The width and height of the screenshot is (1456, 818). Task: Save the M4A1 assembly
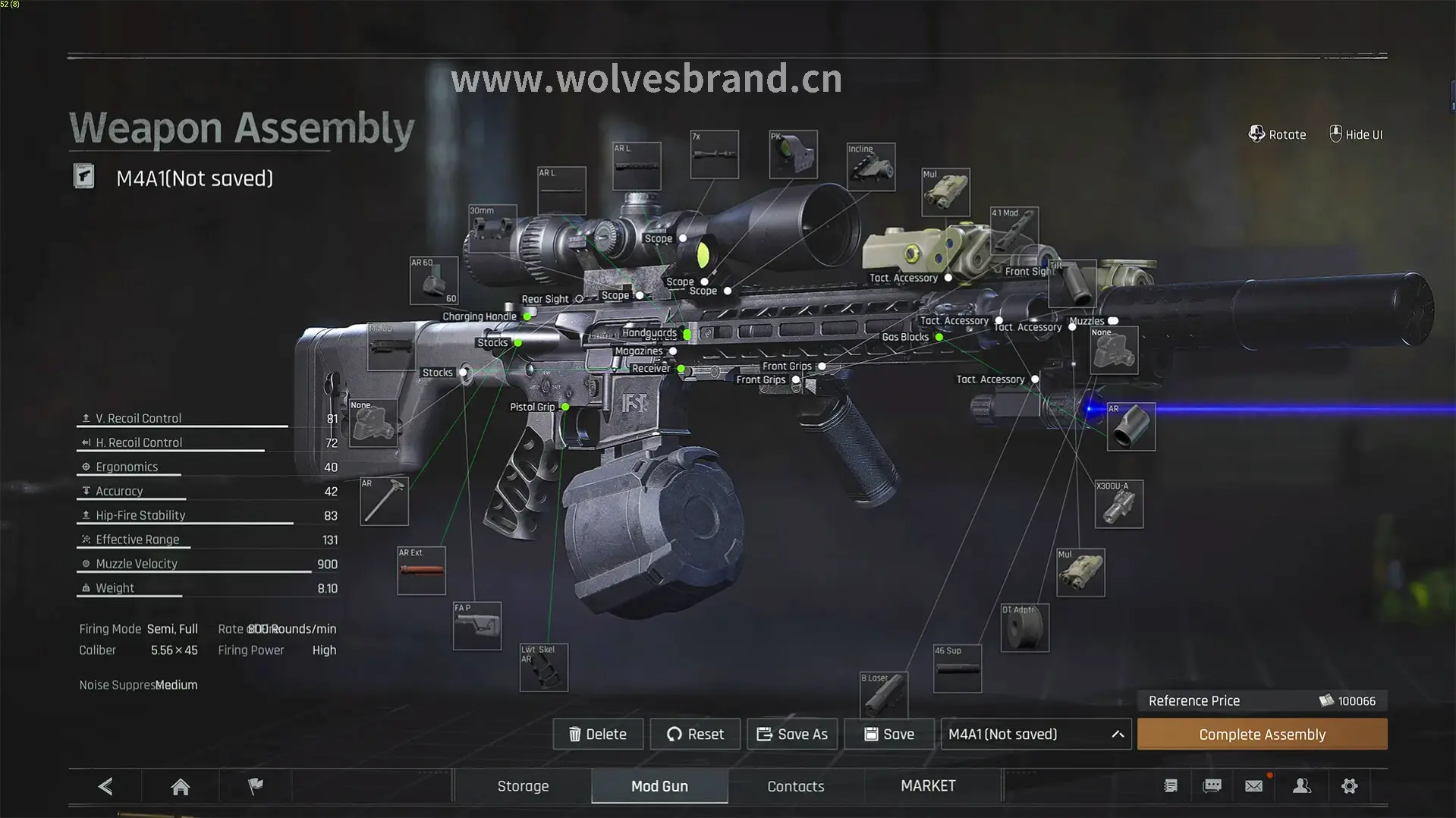coord(889,735)
